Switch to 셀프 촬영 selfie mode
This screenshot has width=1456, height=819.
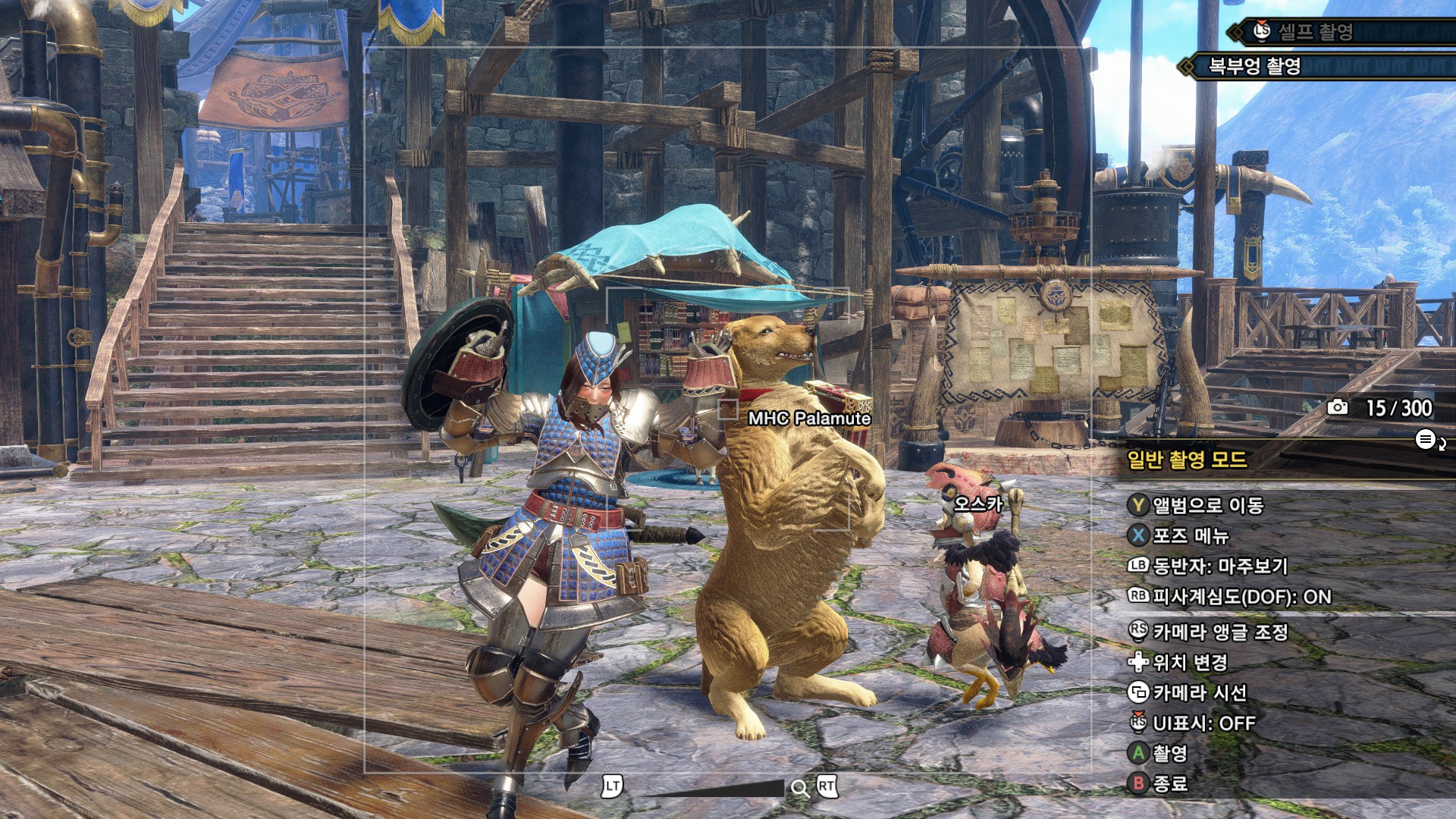tap(1315, 32)
